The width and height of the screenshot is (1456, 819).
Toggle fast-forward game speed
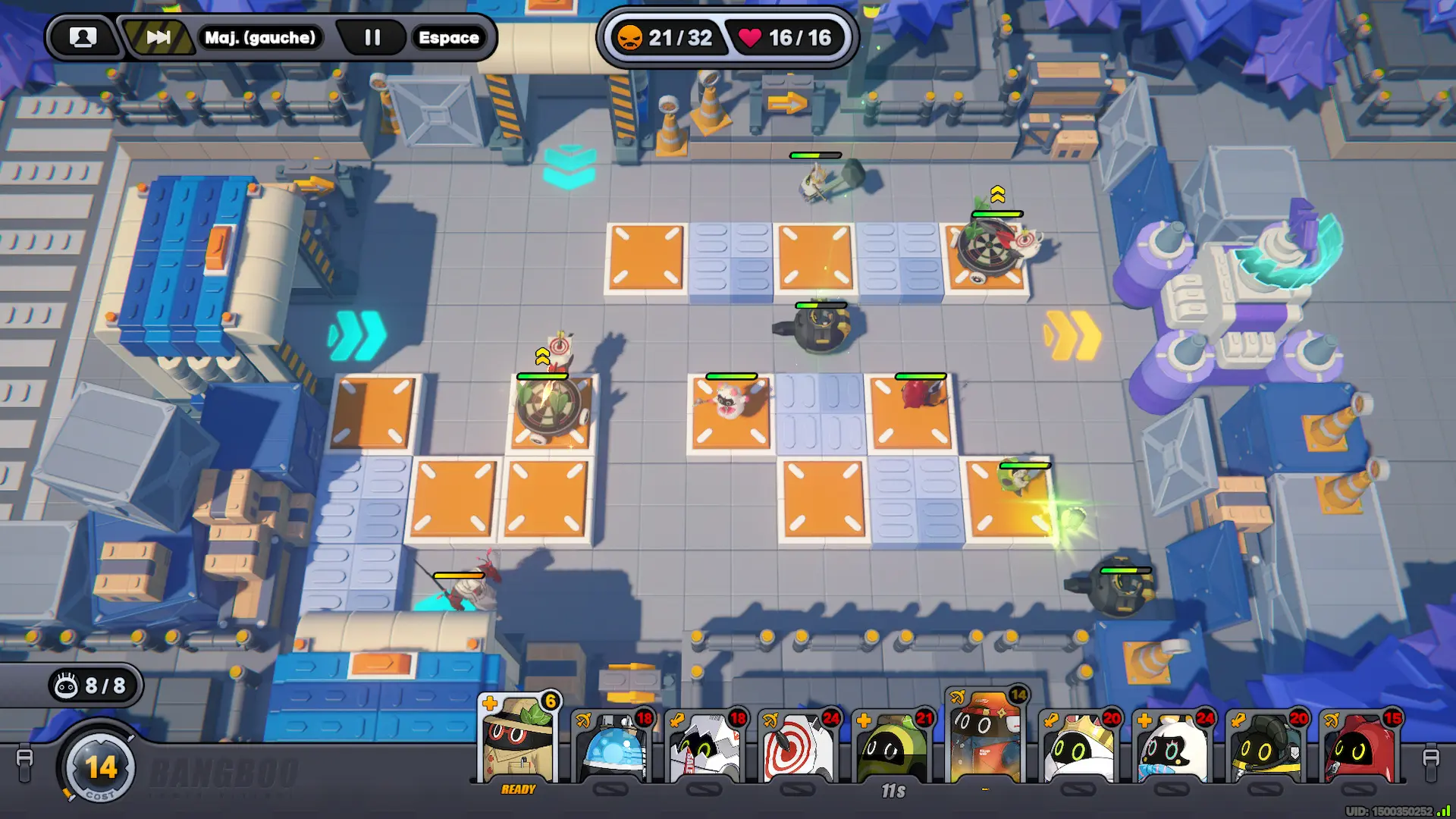[x=158, y=37]
